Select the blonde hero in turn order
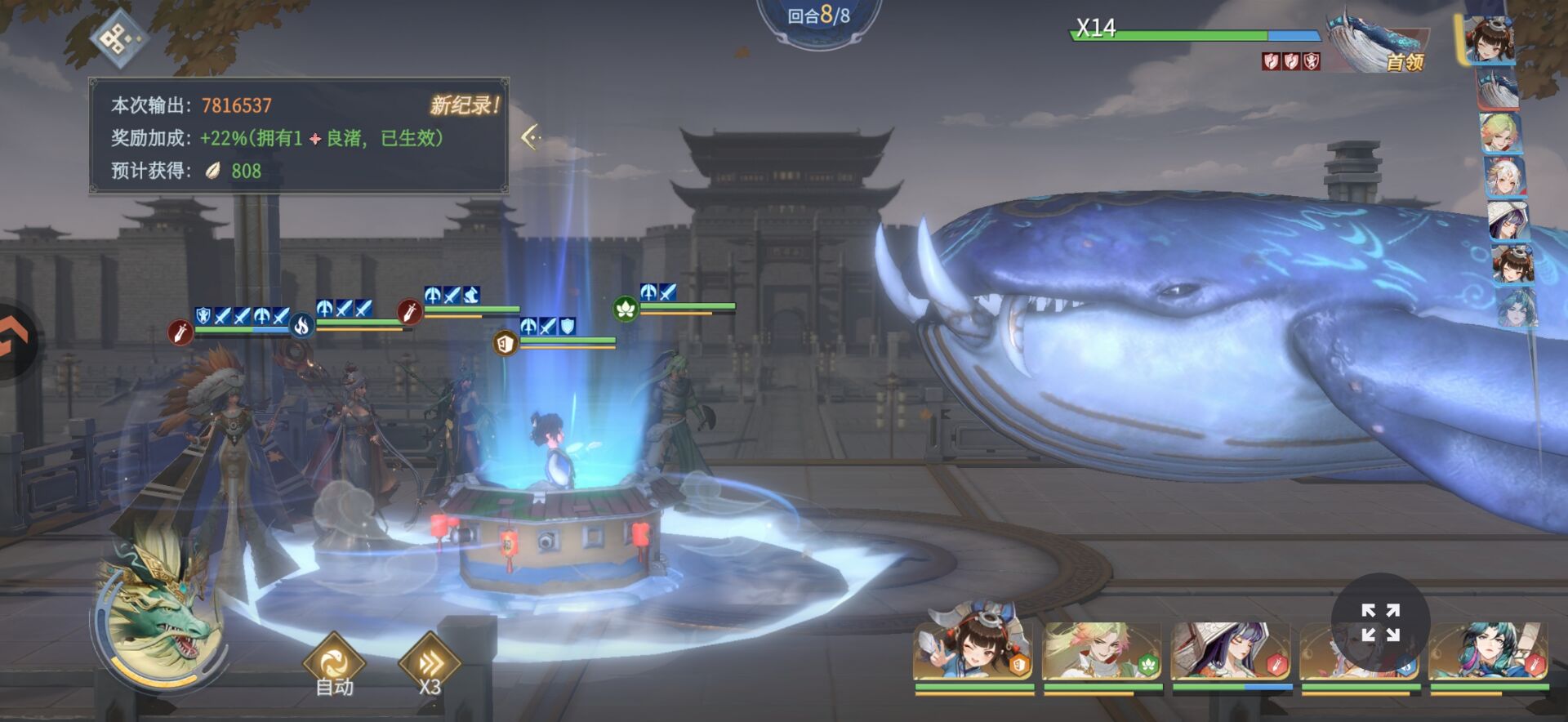 point(1499,132)
